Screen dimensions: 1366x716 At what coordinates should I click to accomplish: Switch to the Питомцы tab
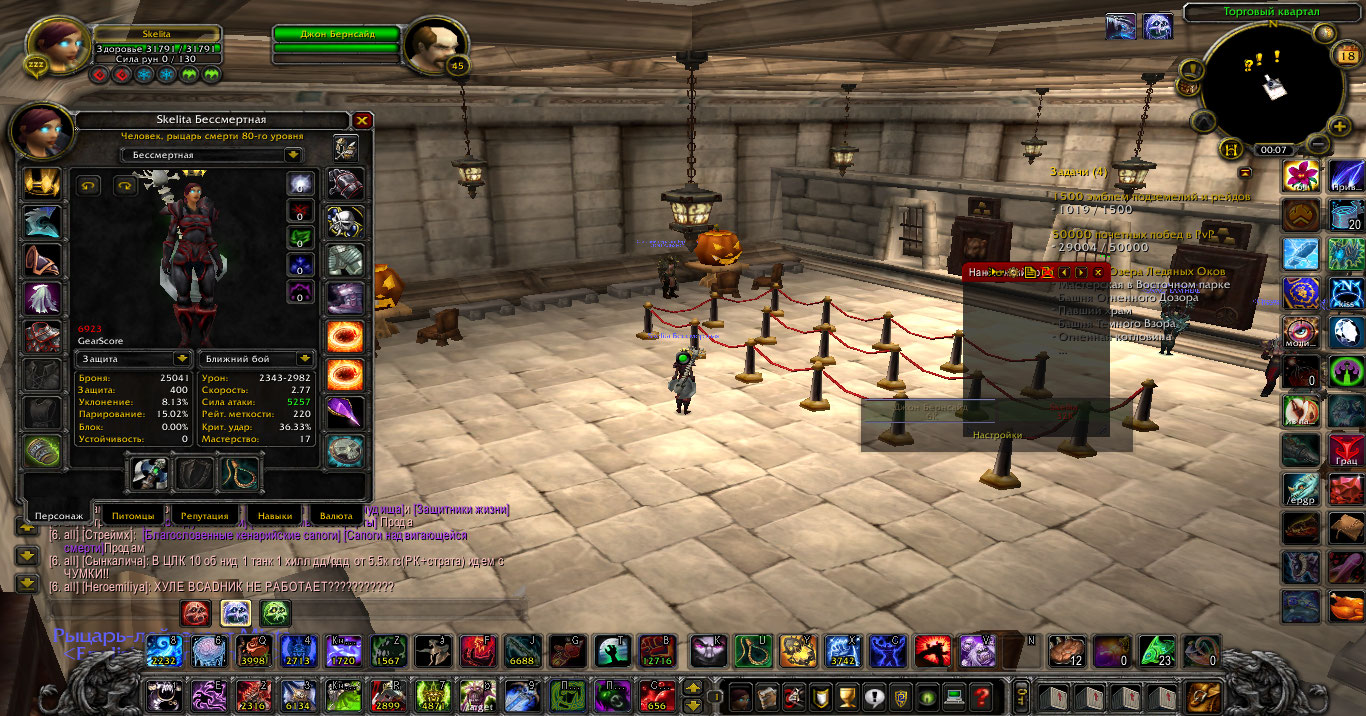click(133, 516)
